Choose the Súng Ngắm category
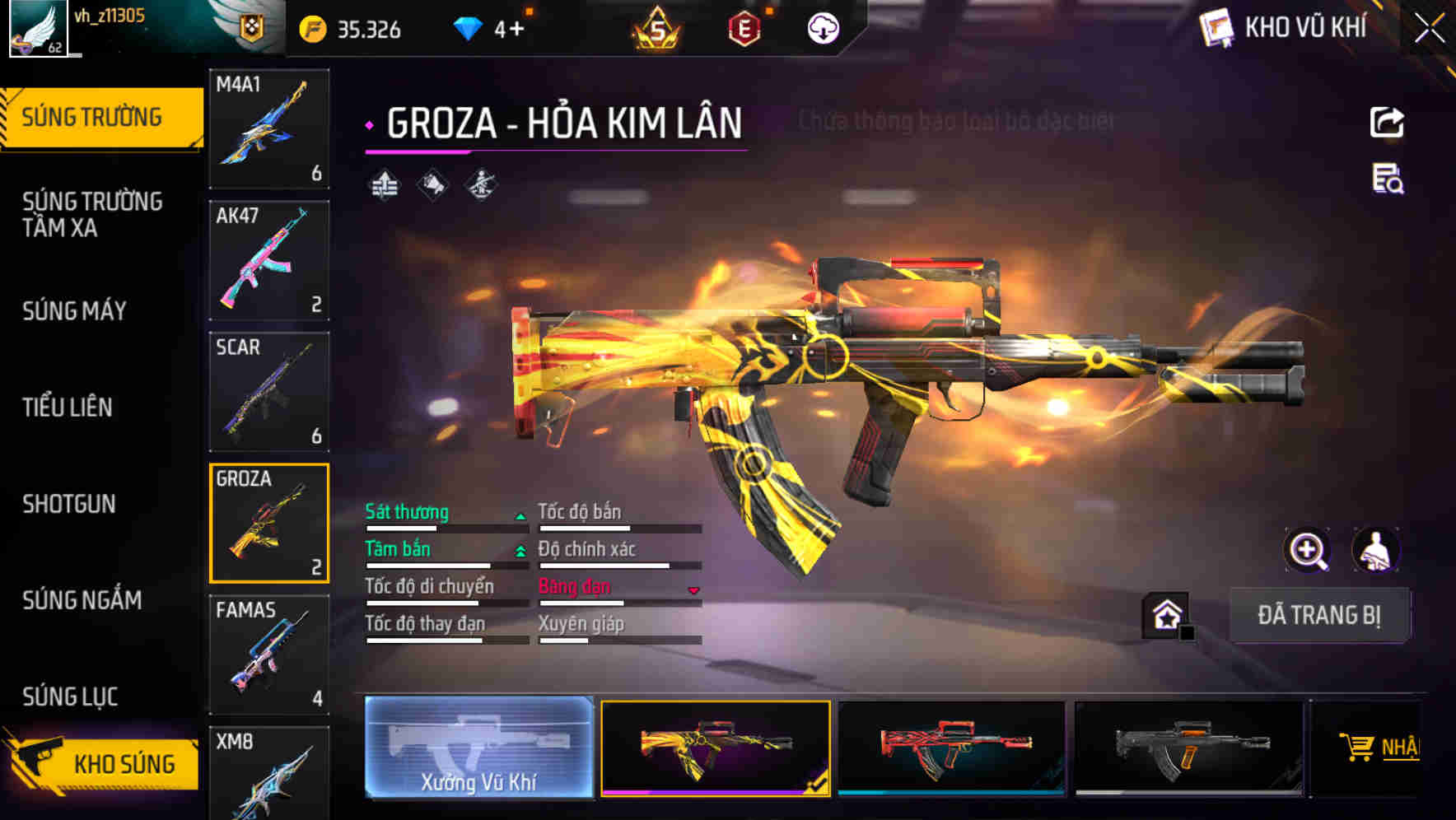This screenshot has height=820, width=1456. point(82,600)
